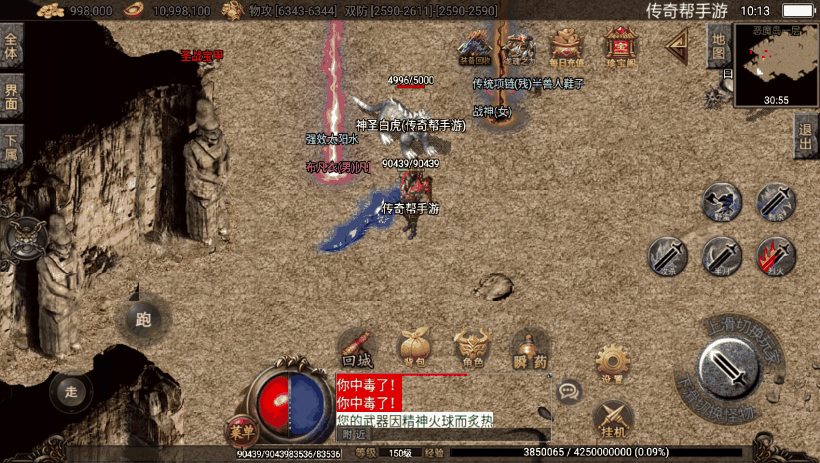Screen dimensions: 820x463
Task: Select the 全体 tab on the left
Action: (x=11, y=47)
